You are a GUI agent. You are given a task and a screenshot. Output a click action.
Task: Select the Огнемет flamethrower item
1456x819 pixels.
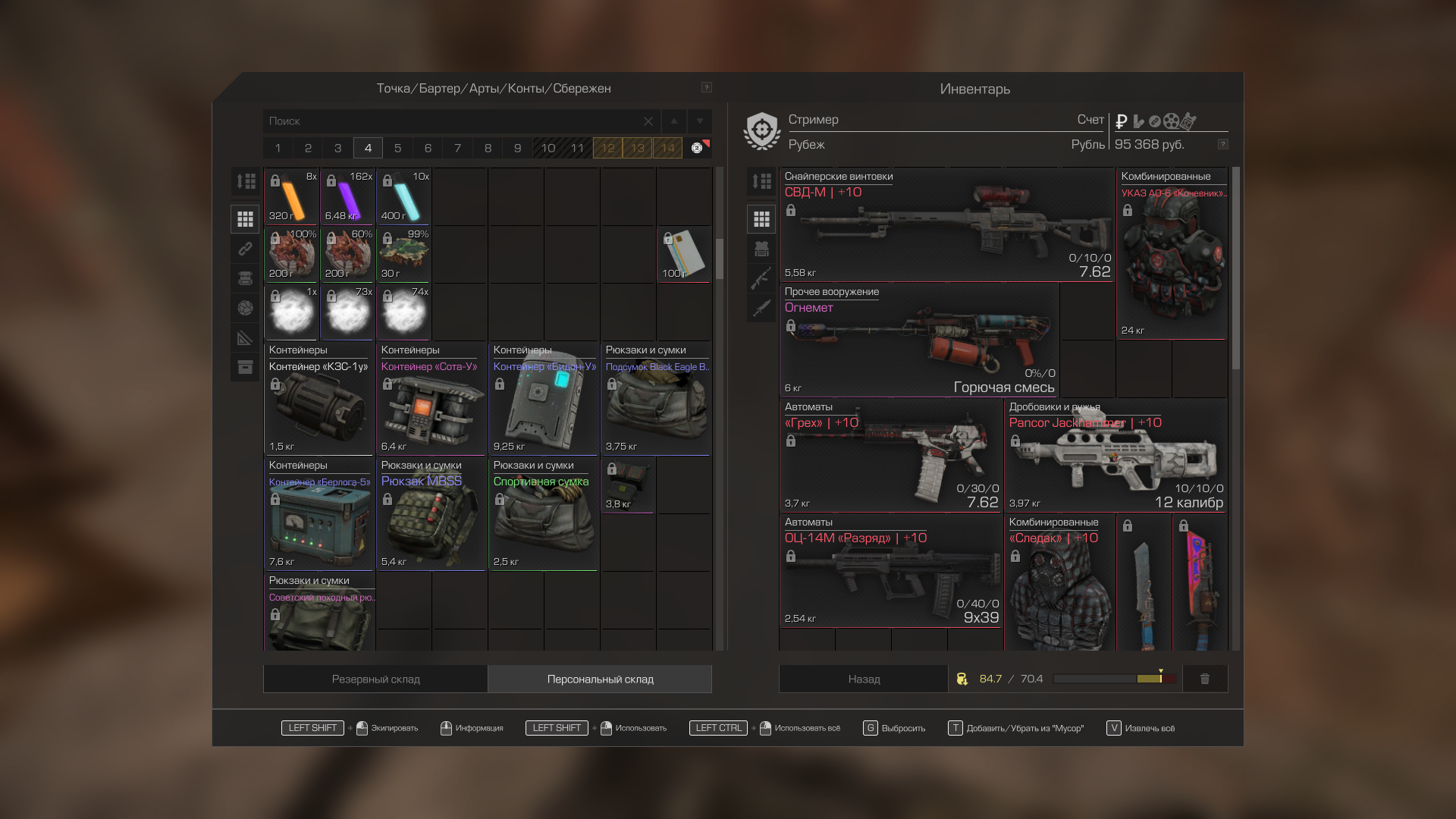(919, 341)
